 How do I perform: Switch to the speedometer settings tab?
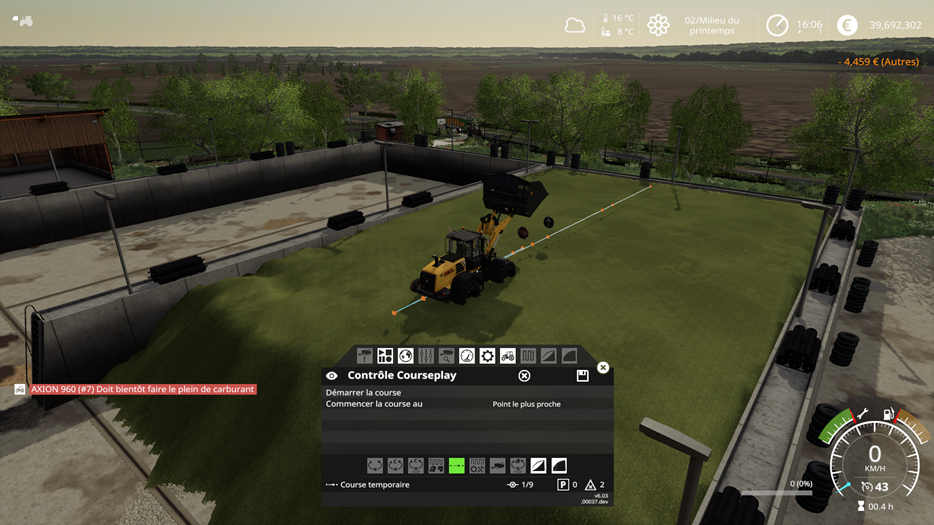[467, 356]
